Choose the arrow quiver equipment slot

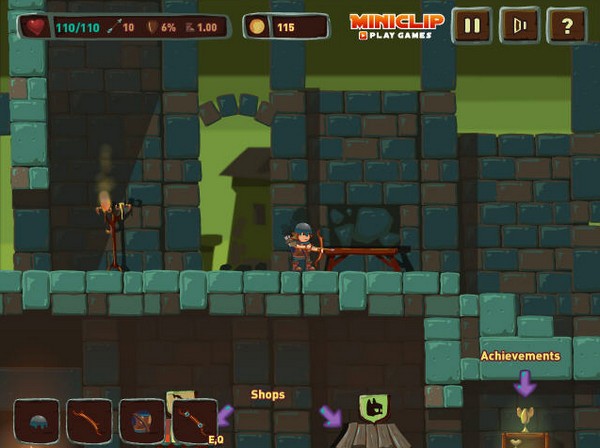pos(142,421)
